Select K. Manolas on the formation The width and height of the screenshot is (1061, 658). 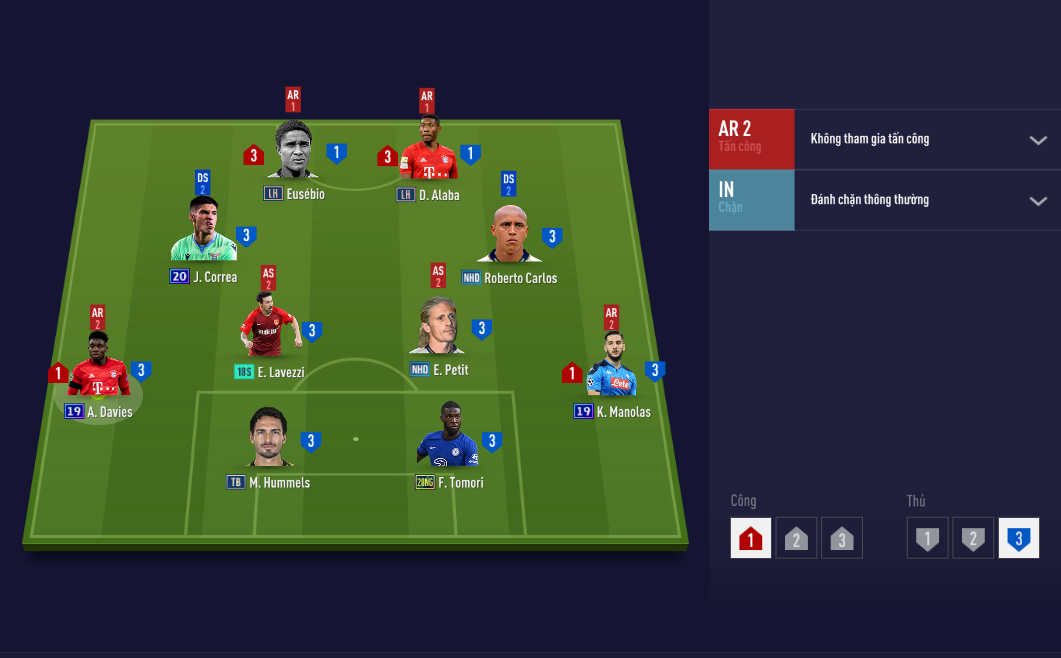tap(611, 367)
